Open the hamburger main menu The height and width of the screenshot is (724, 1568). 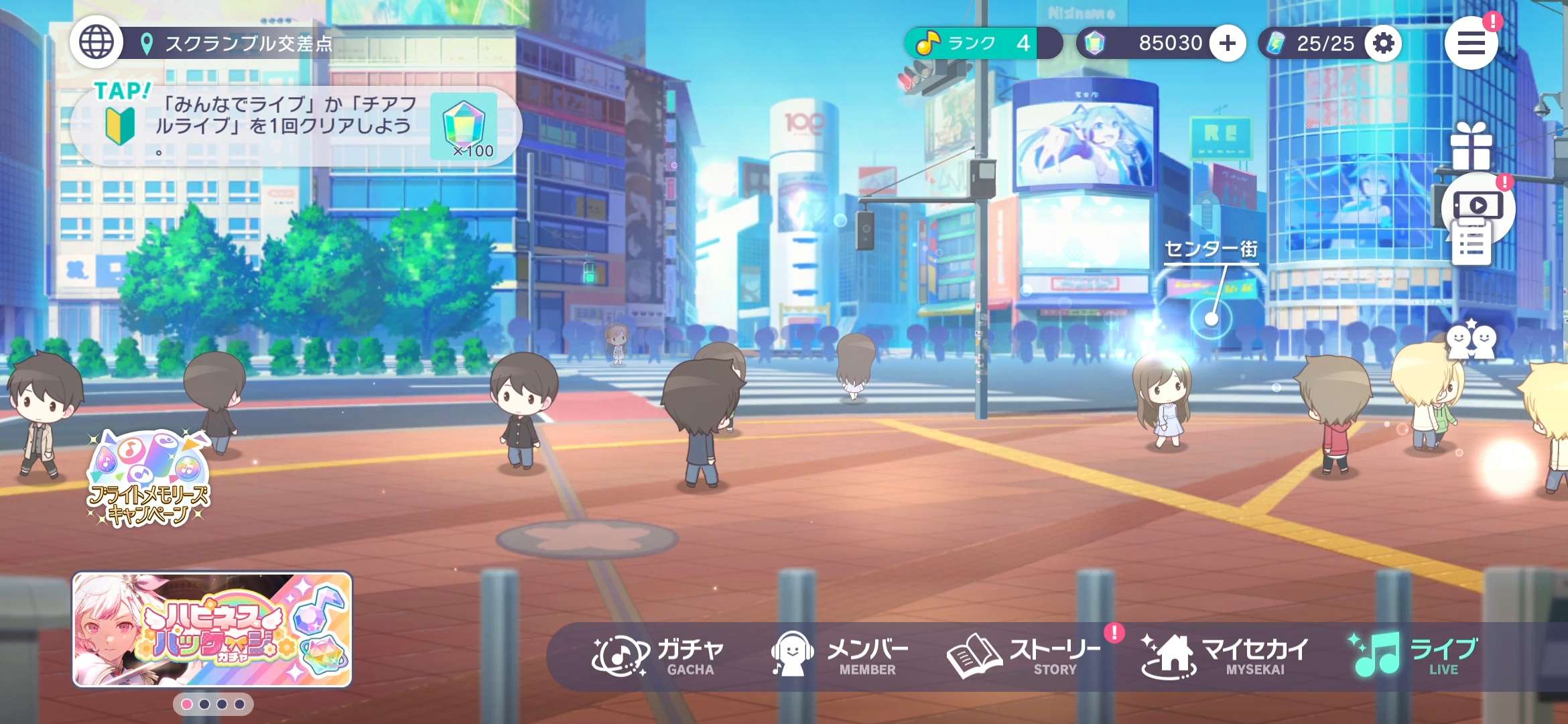pyautogui.click(x=1471, y=44)
